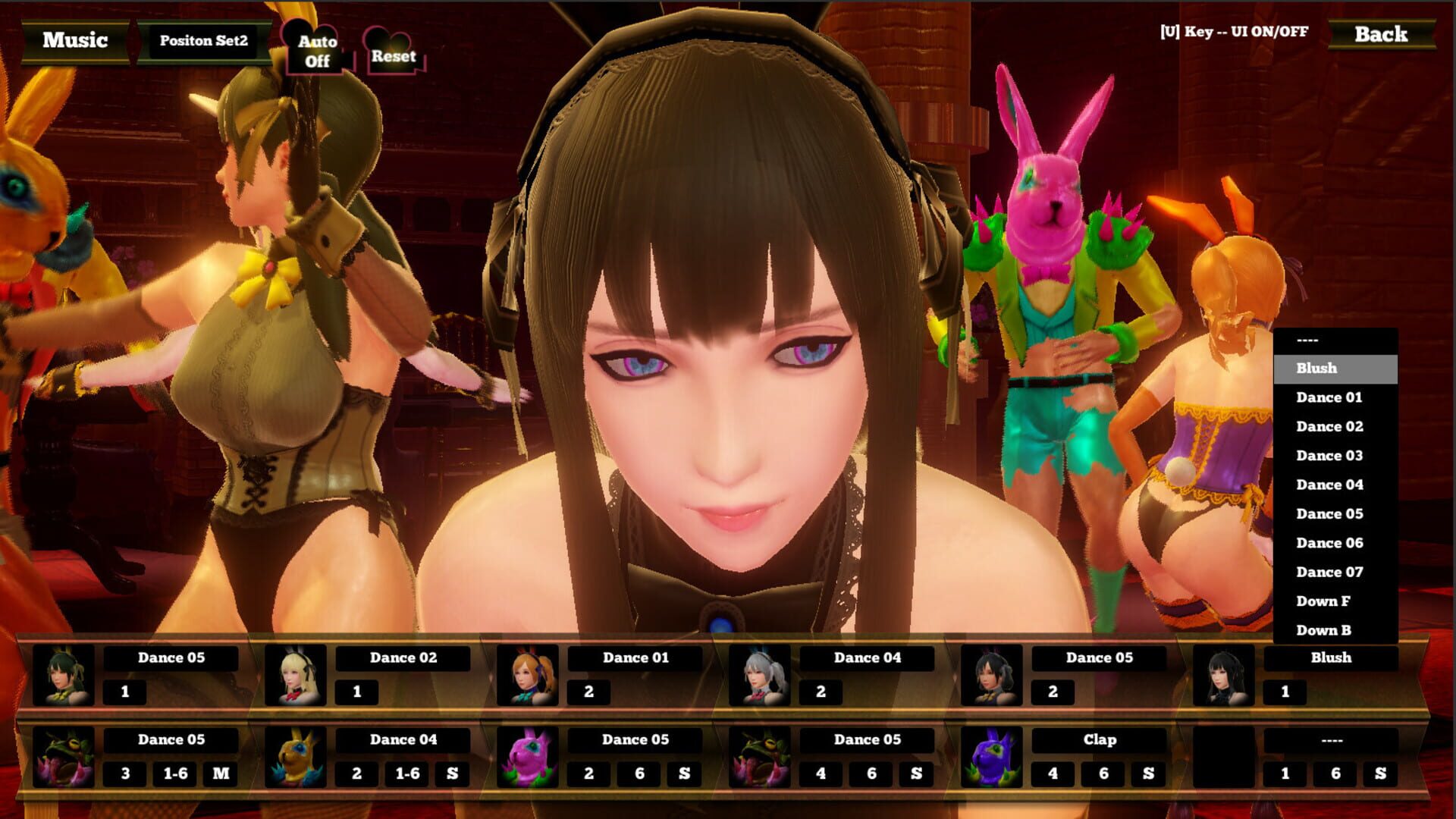The width and height of the screenshot is (1456, 819).
Task: Click the Reset button
Action: coord(394,56)
